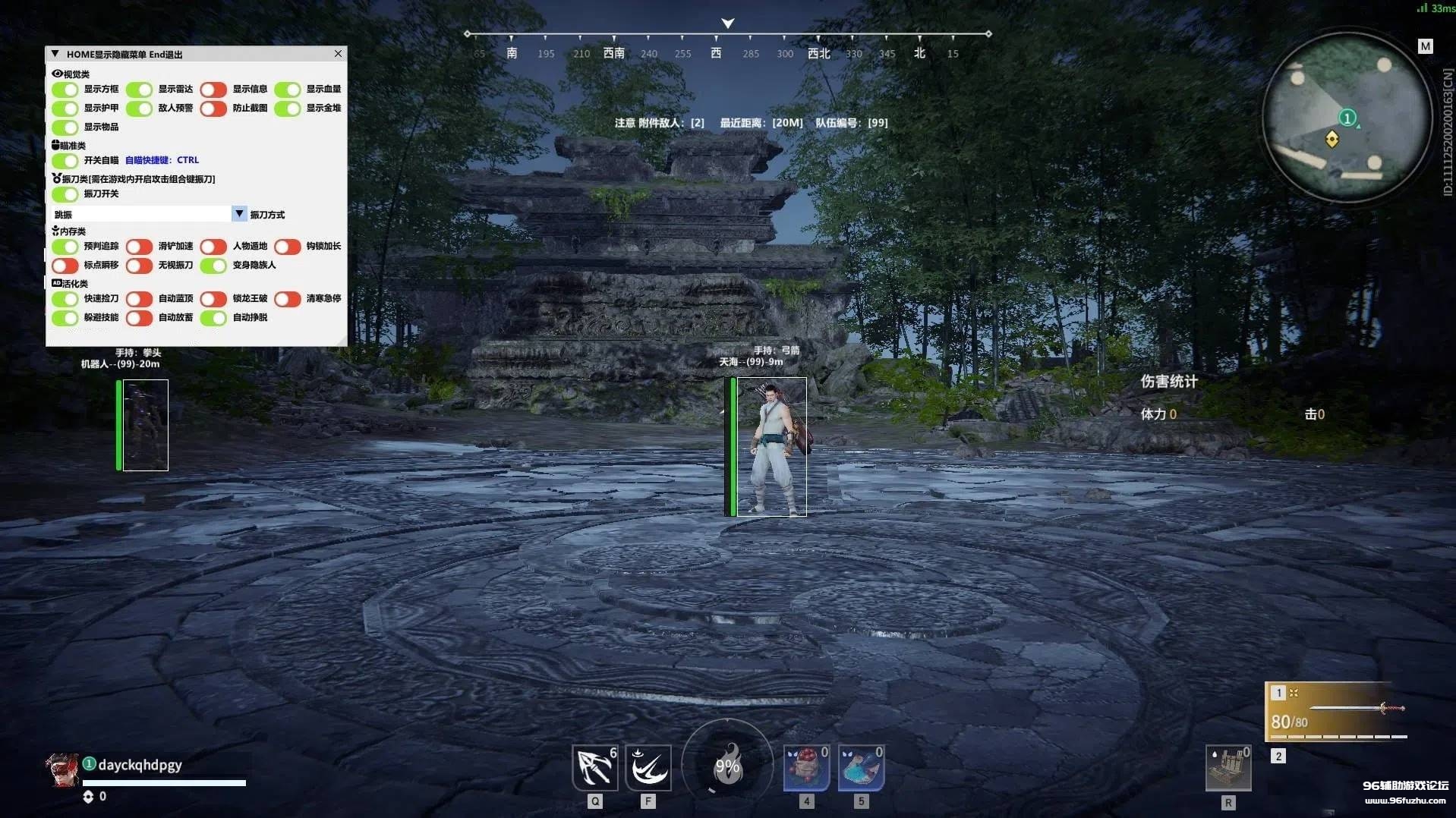
Task: Select the grappling hook slot
Action: point(594,767)
